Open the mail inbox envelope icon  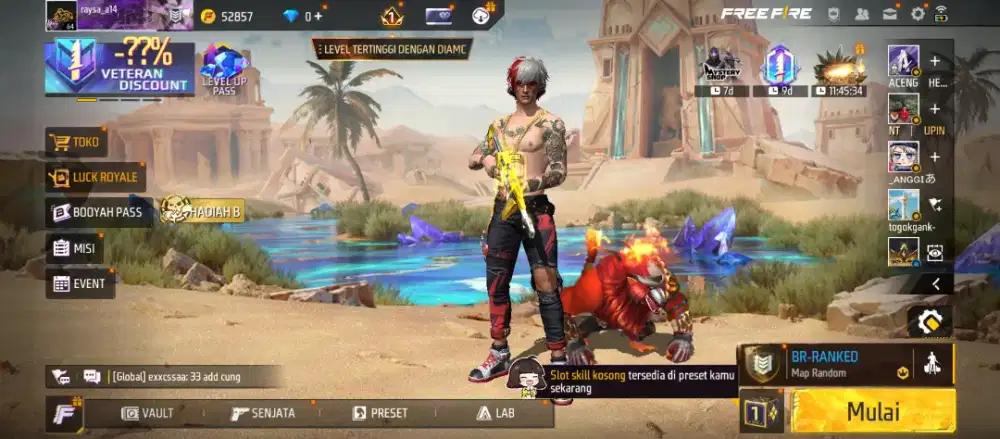pos(889,14)
